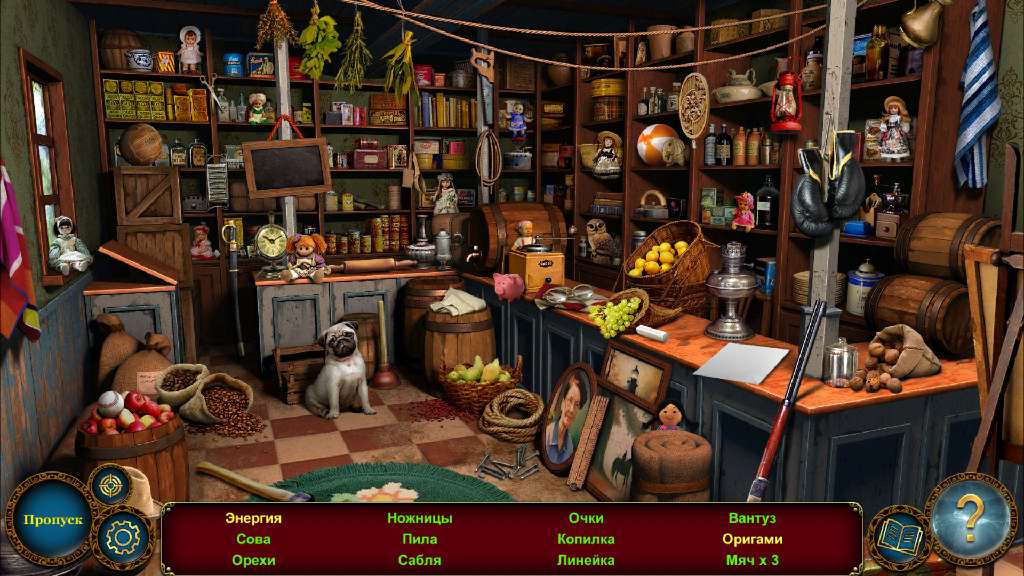This screenshot has width=1024, height=576.
Task: Use the question mark hint button
Action: (969, 519)
